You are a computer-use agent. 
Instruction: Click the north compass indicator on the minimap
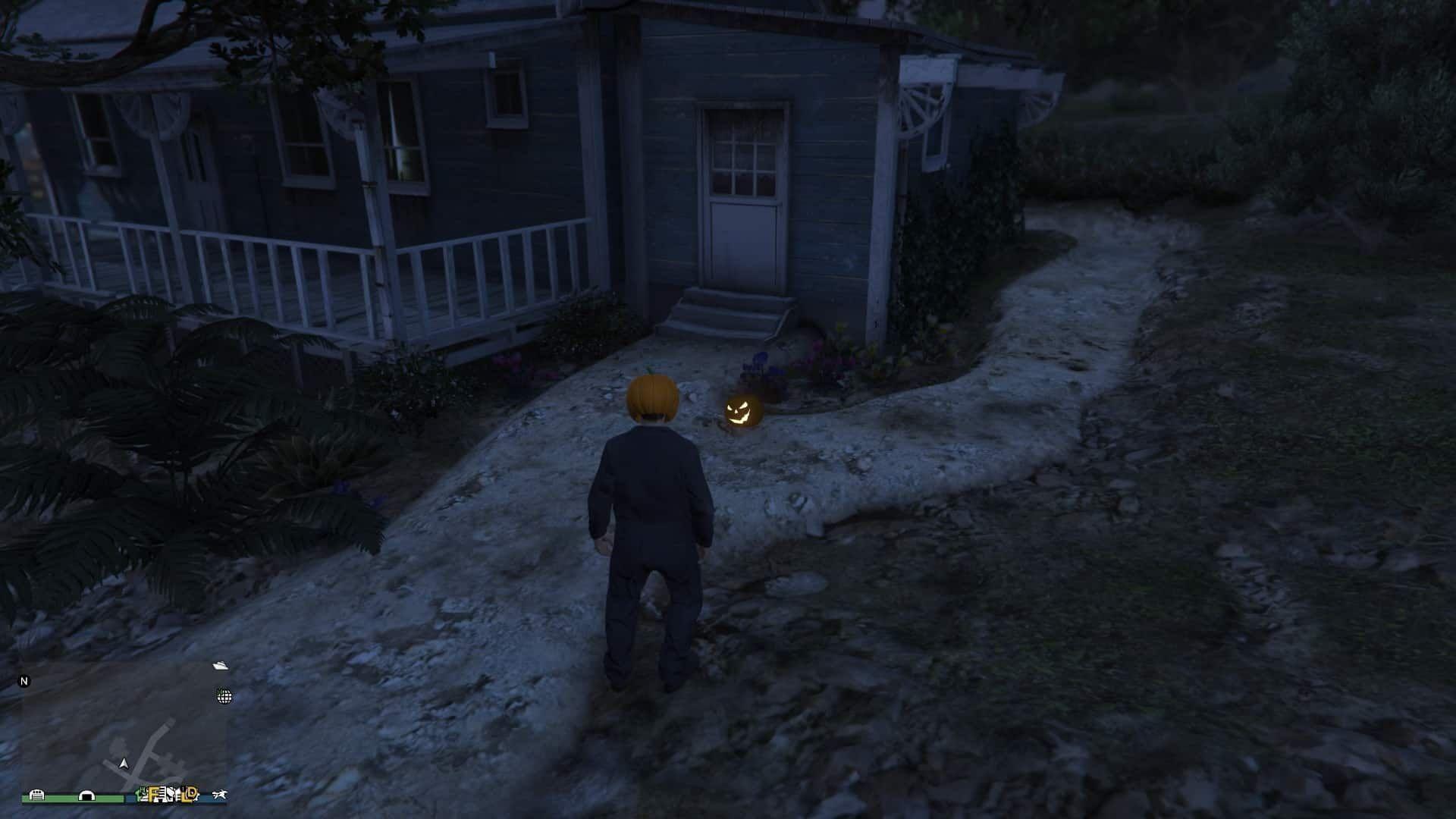coord(25,681)
